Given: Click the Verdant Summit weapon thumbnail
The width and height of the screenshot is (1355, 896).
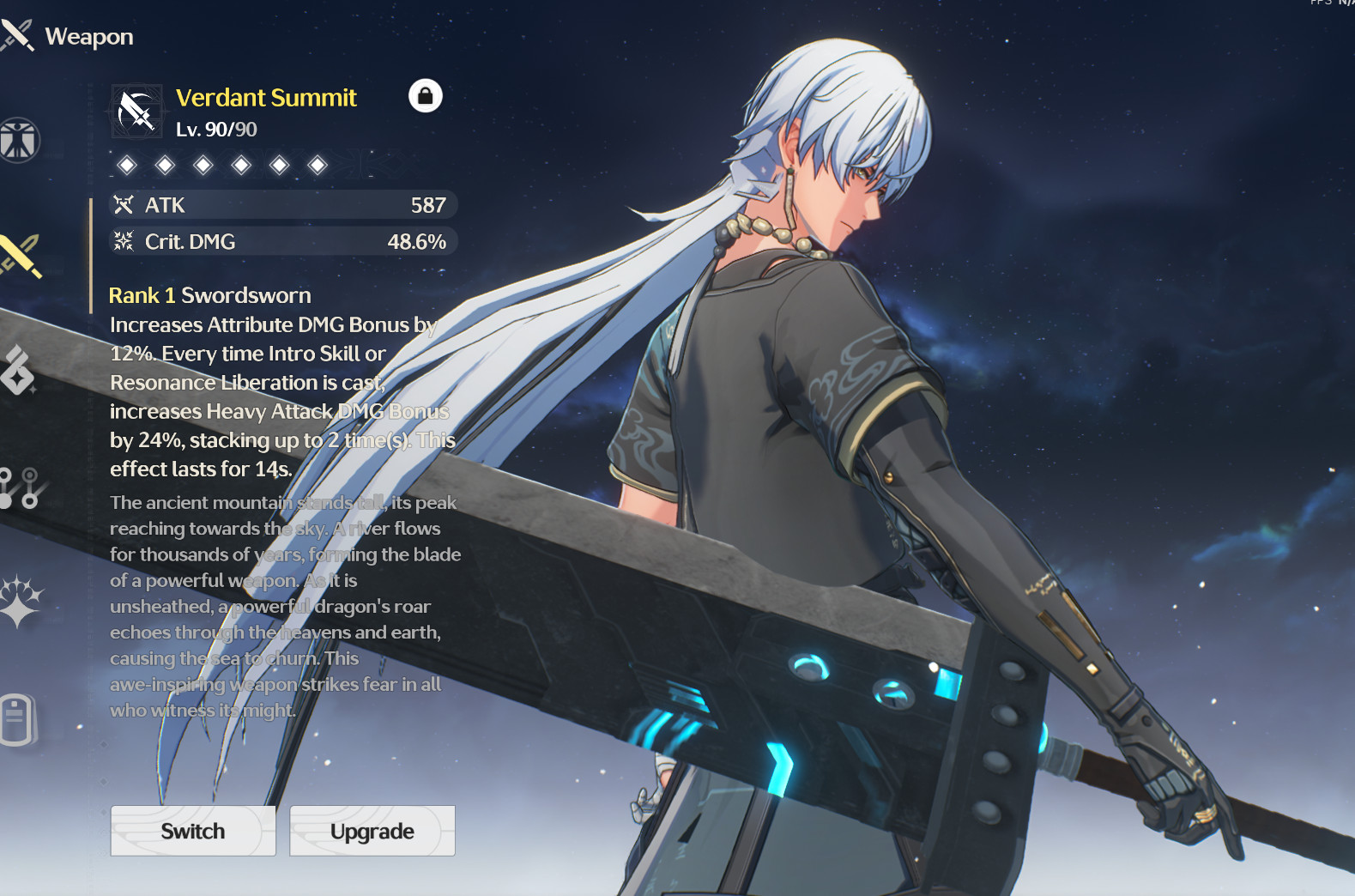Looking at the screenshot, I should 136,112.
